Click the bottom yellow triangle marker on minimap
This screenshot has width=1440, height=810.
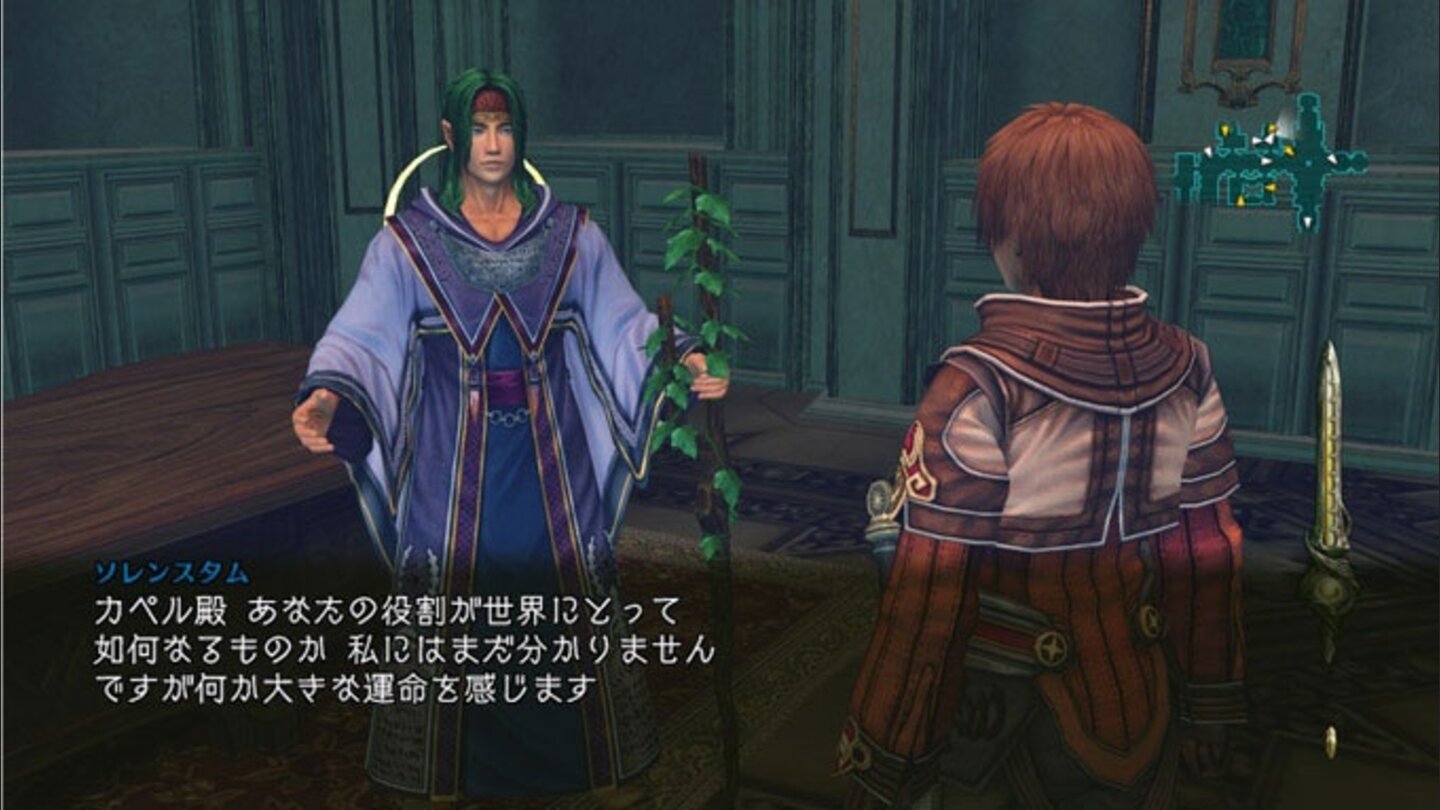pos(1240,199)
